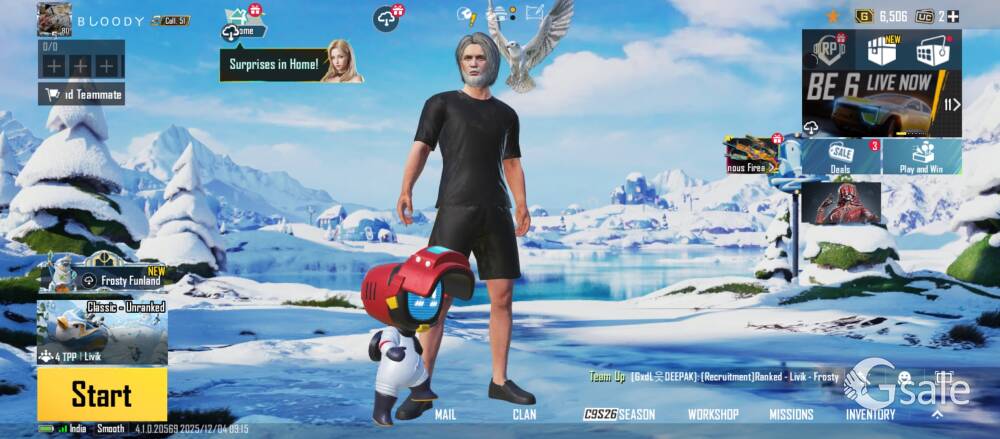Open the Clan menu
Viewport: 1000px width, 439px height.
point(524,414)
